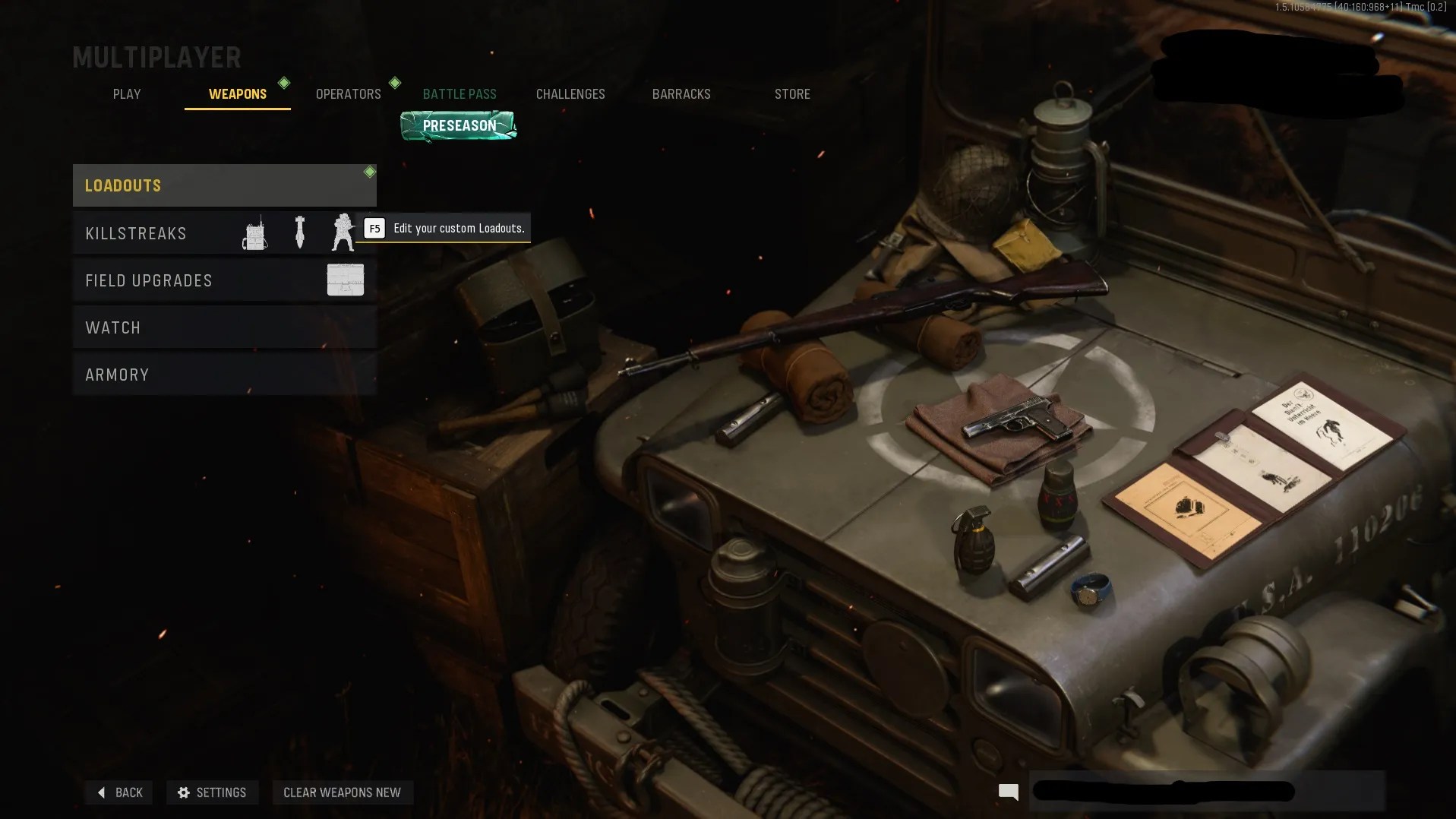Switch to the Play tab
1456x819 pixels.
(126, 93)
